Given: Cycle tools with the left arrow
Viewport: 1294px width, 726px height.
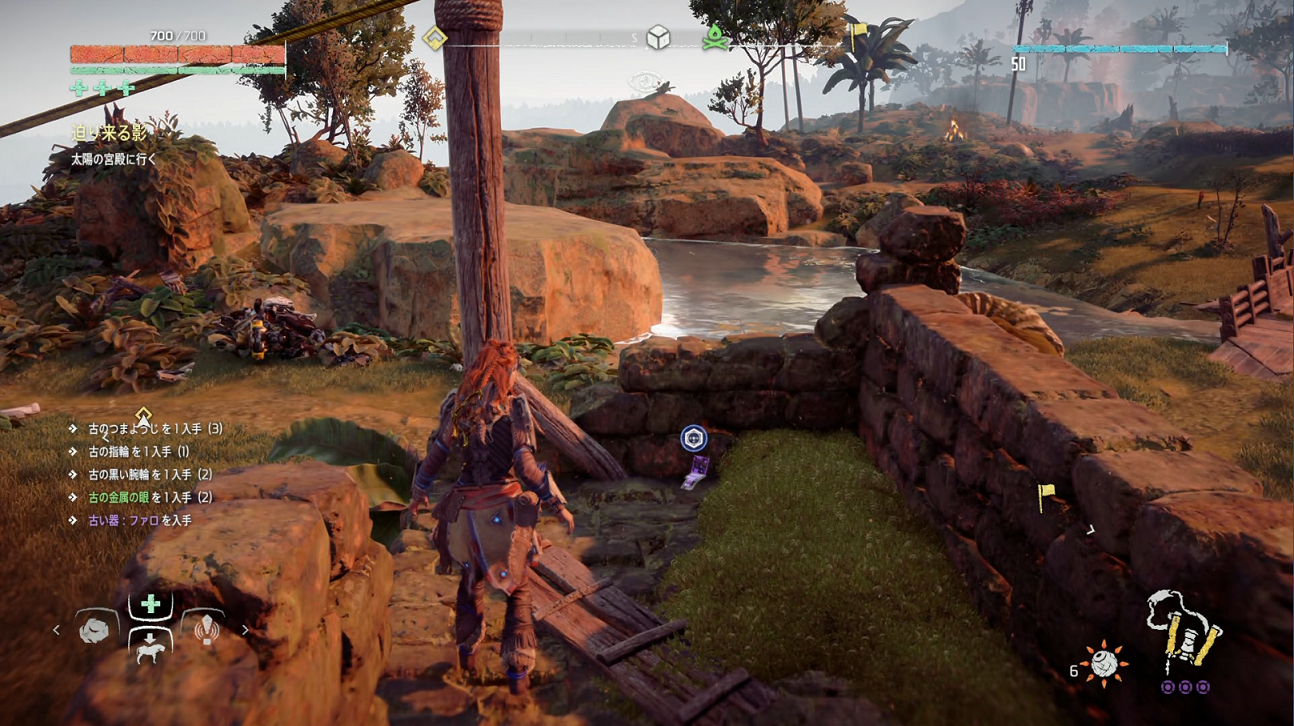Looking at the screenshot, I should (x=57, y=630).
